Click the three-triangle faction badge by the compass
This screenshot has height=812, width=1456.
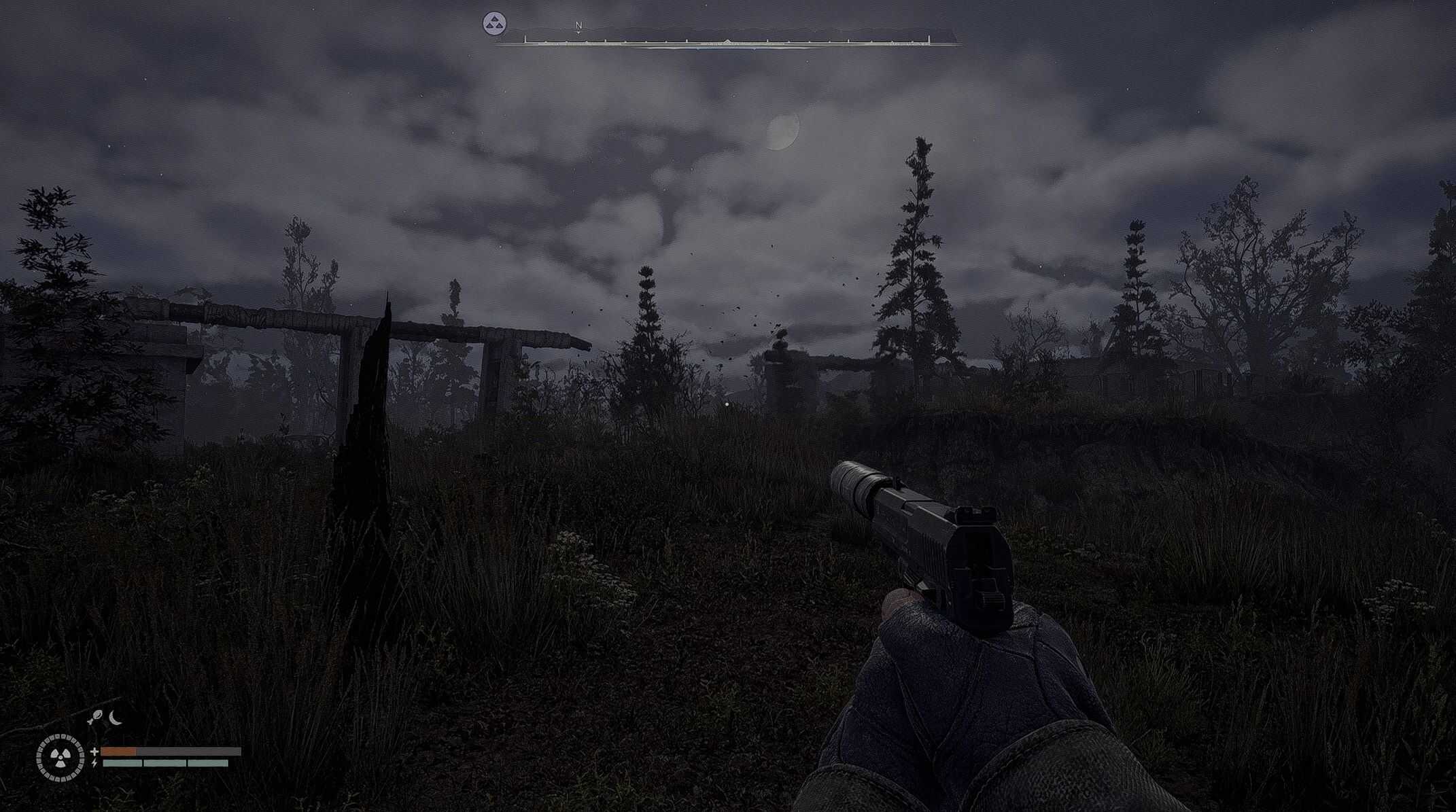click(x=494, y=24)
